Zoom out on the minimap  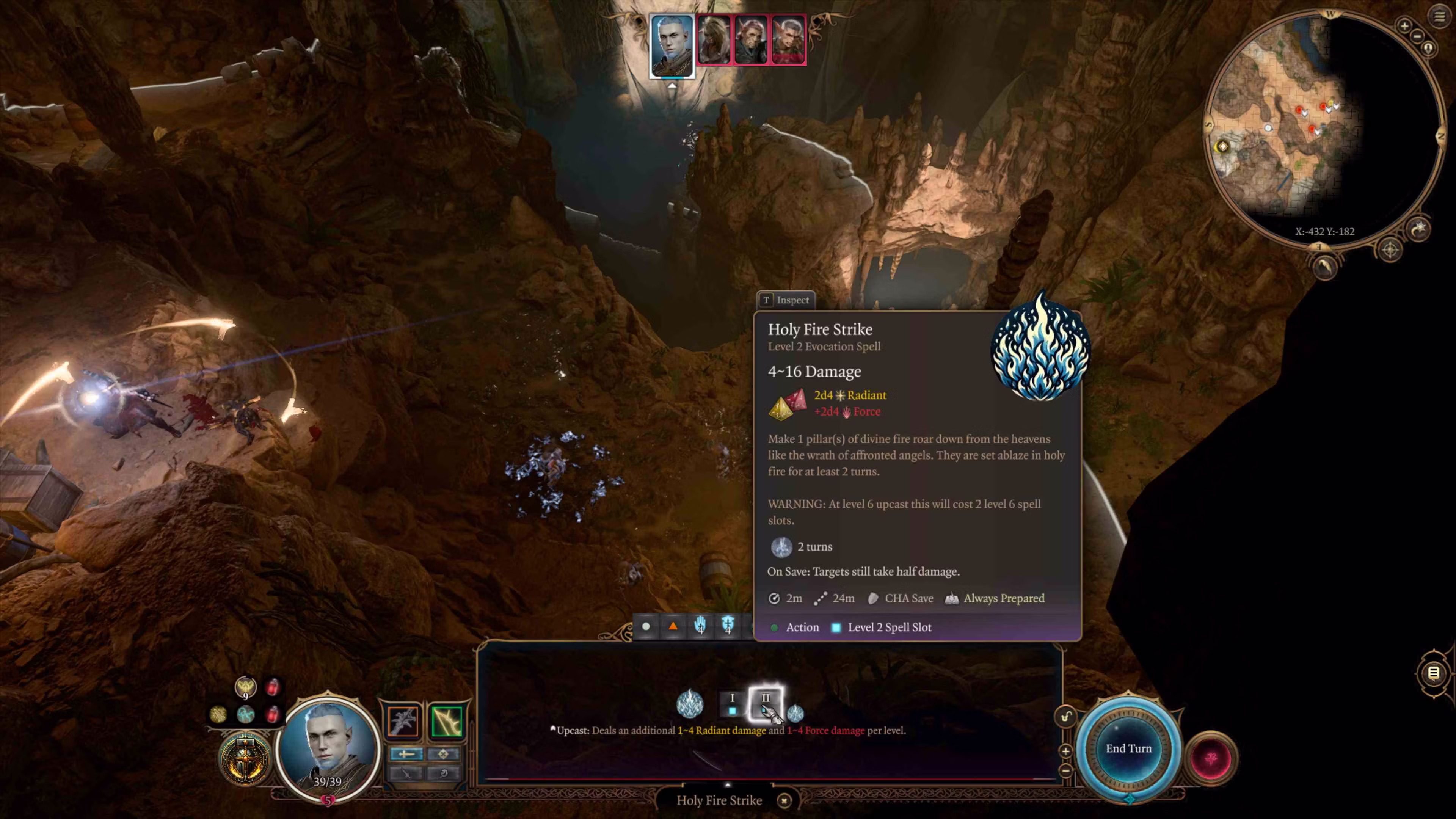1417,36
